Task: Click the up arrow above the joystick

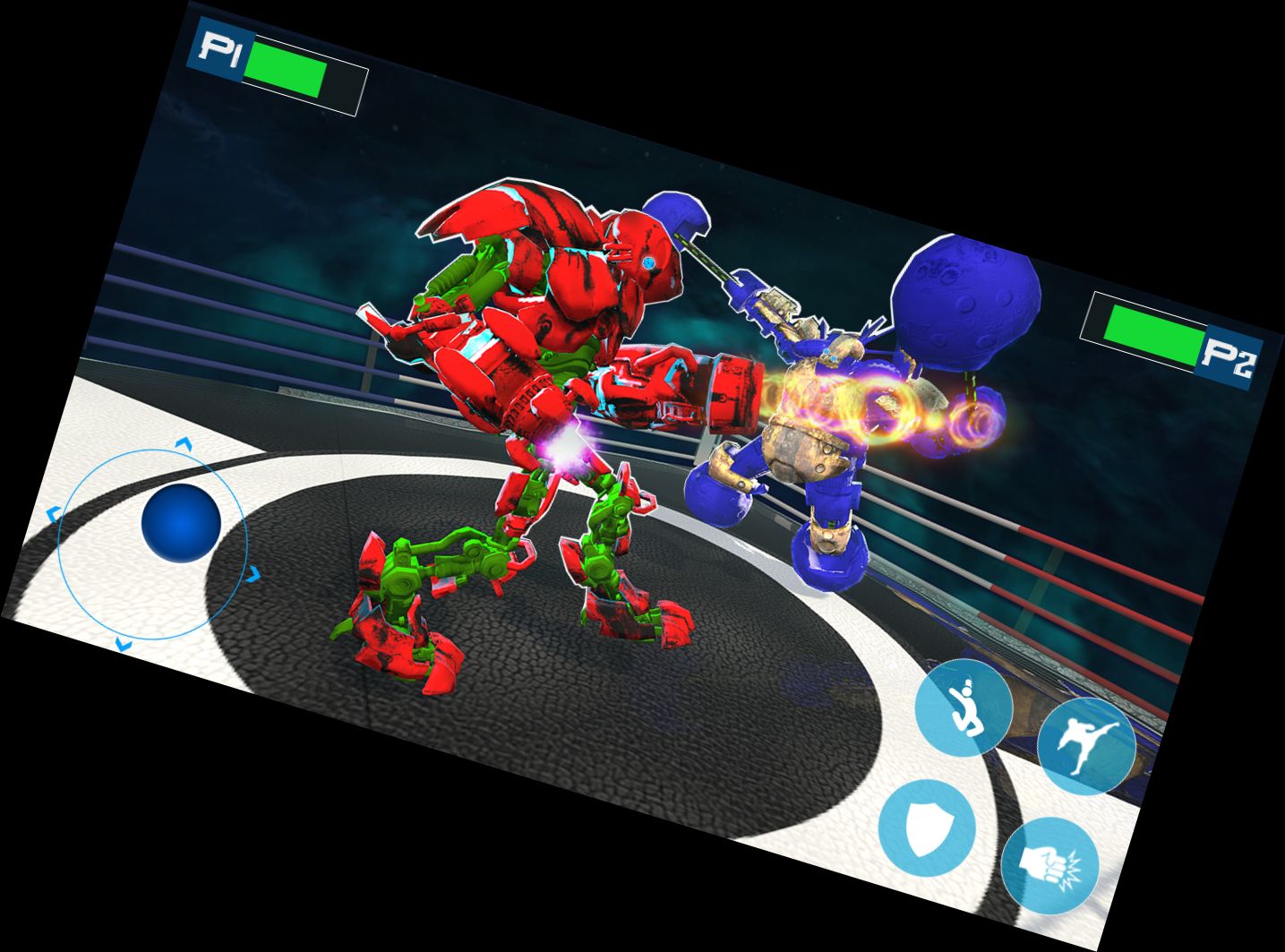Action: click(184, 446)
